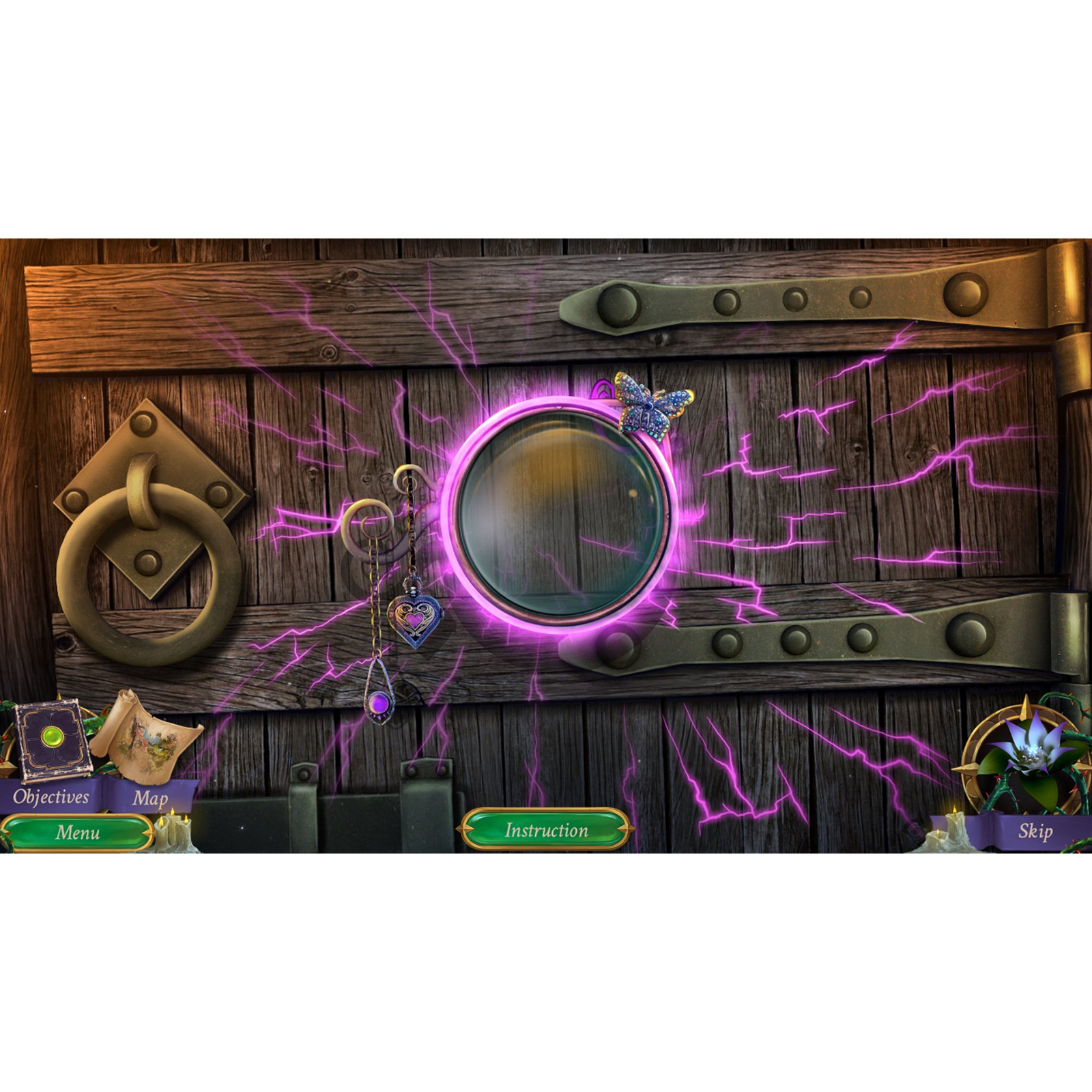Use the glowing flower hint icon
This screenshot has height=1092, width=1092.
pyautogui.click(x=1031, y=754)
